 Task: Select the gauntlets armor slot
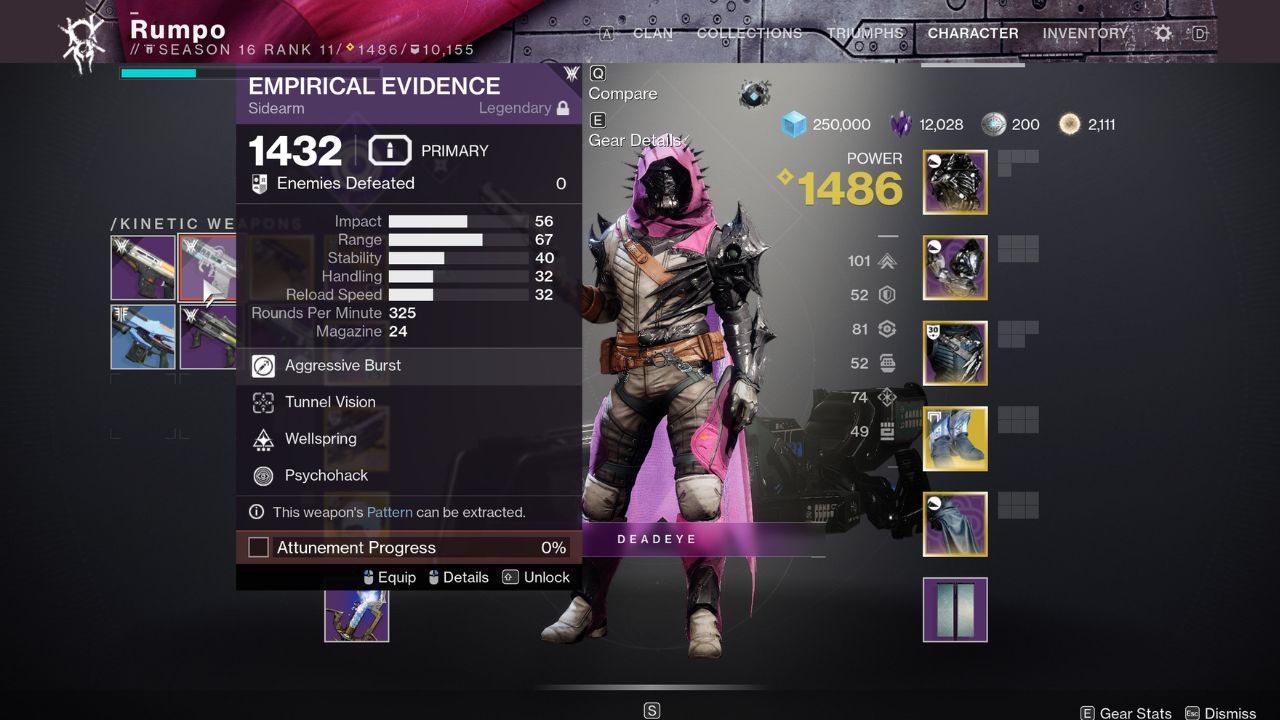955,267
